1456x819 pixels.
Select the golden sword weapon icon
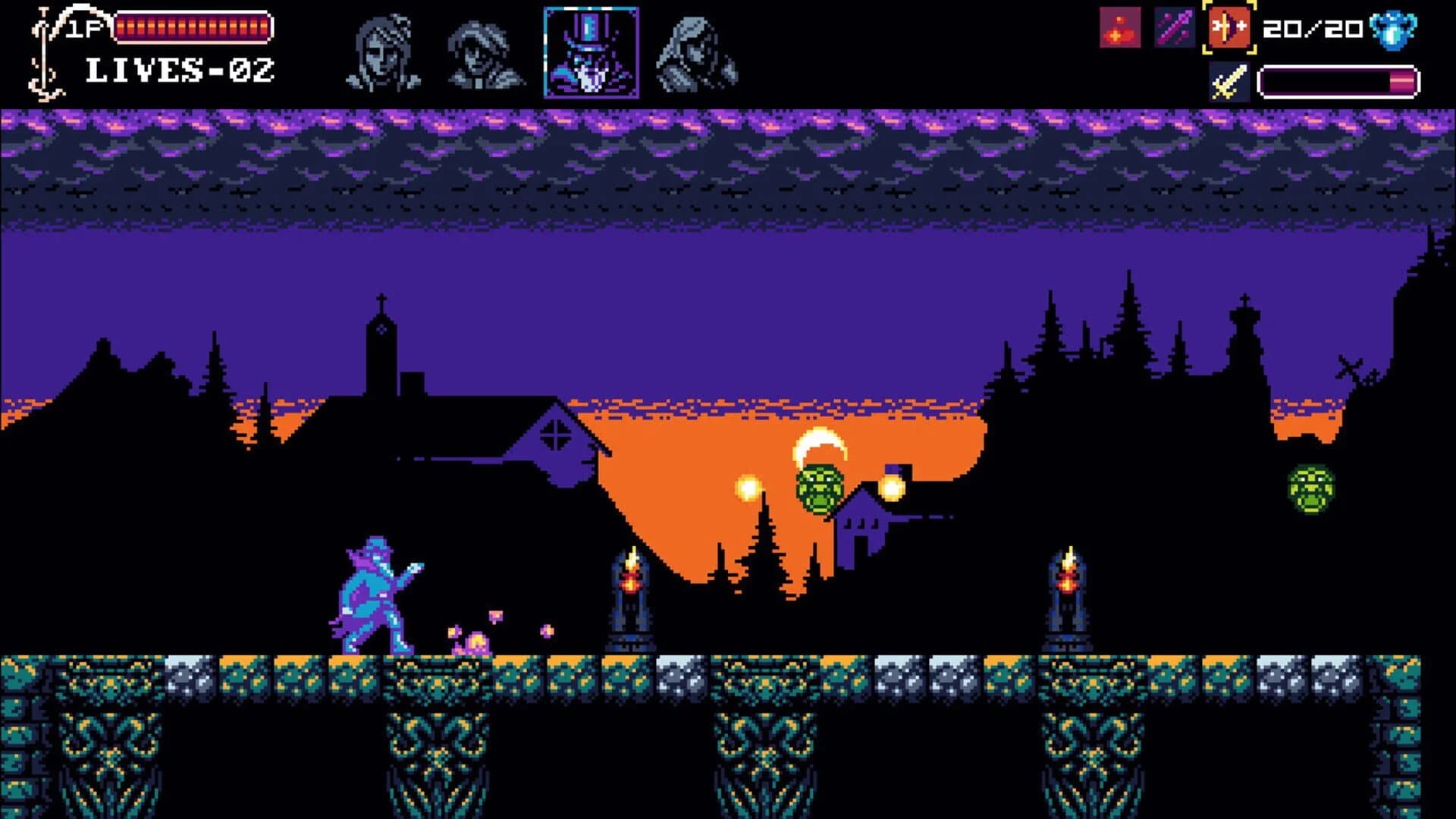(x=1228, y=79)
